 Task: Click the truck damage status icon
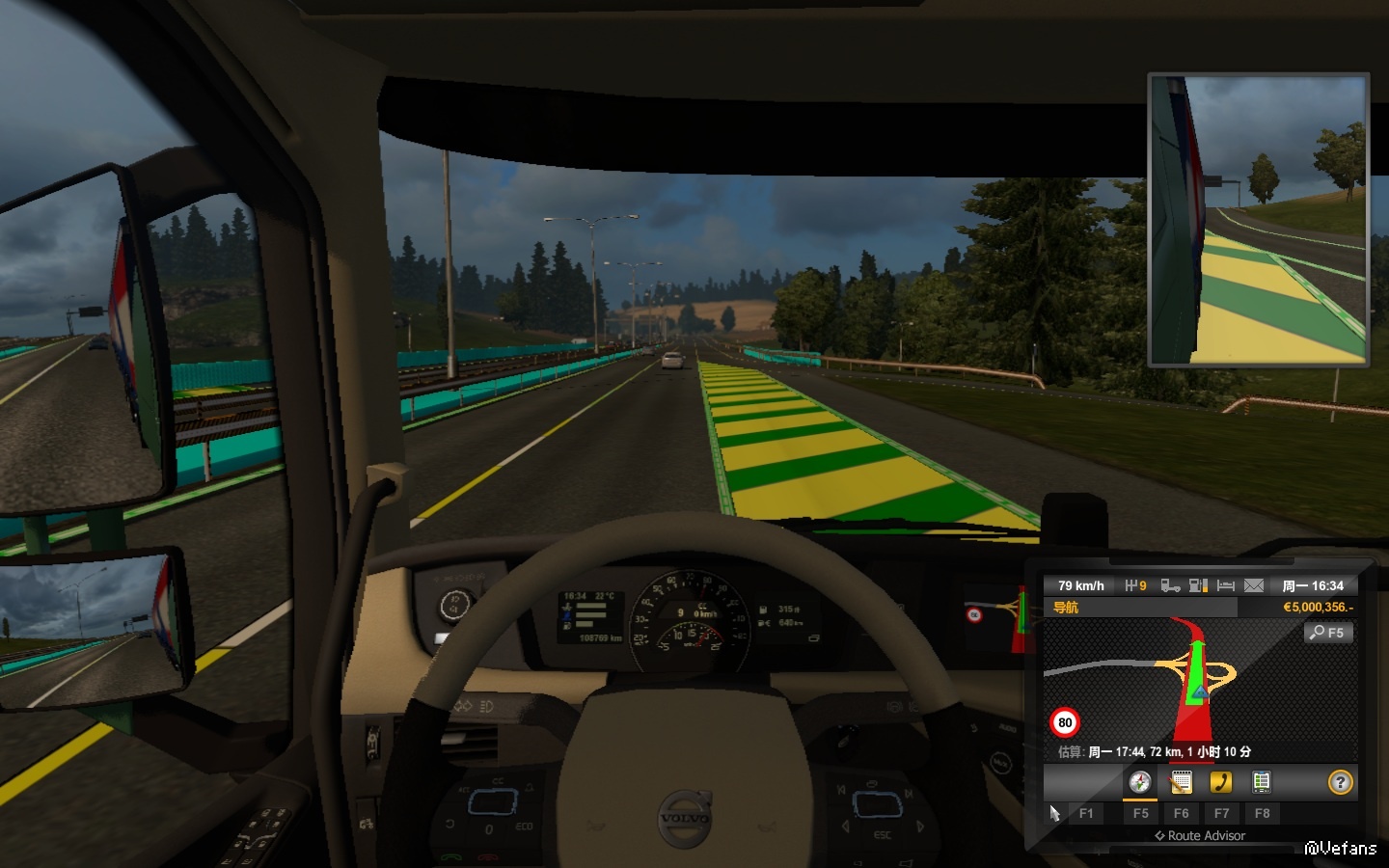pyautogui.click(x=1170, y=585)
